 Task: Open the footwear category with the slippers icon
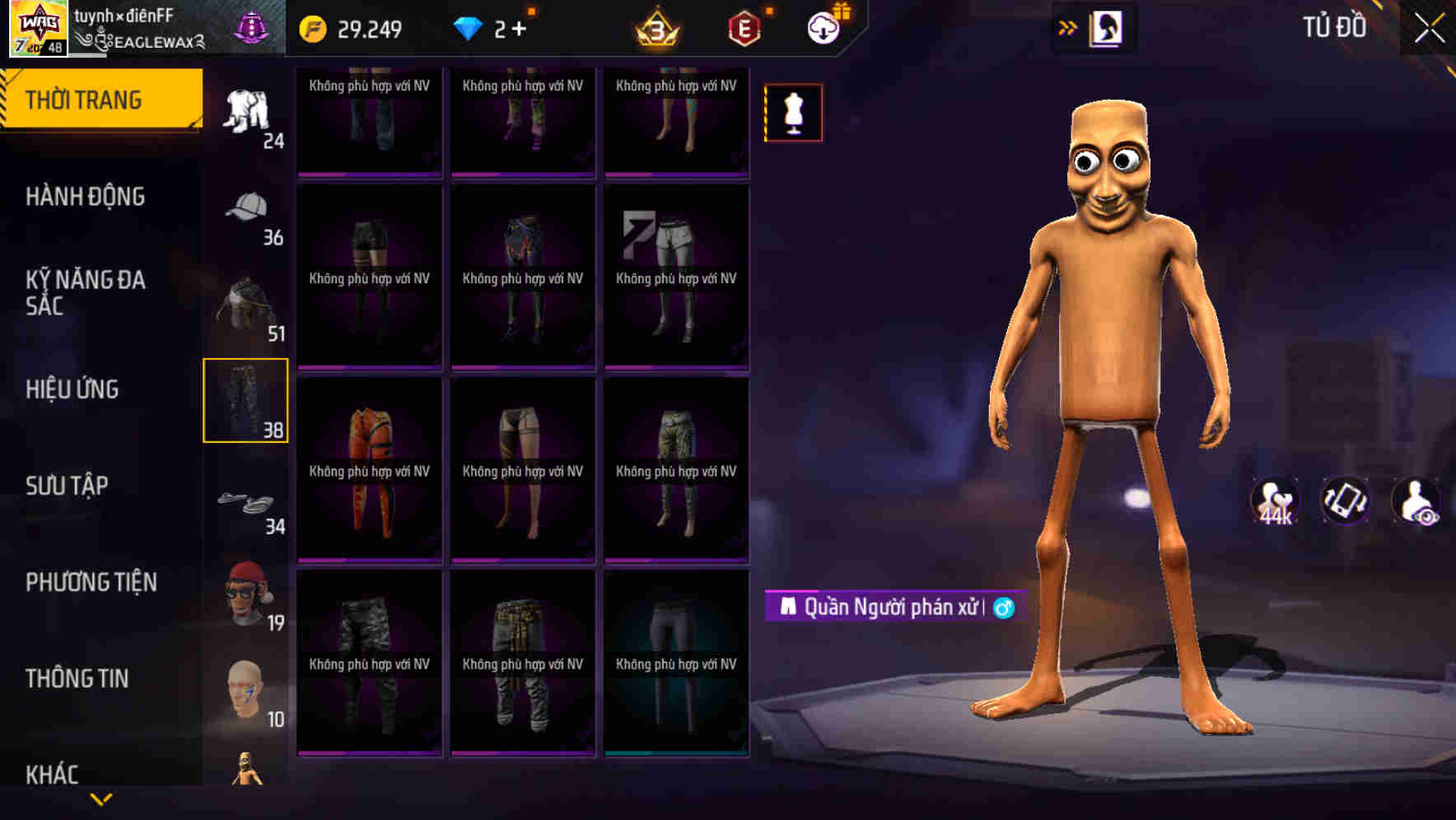(246, 503)
